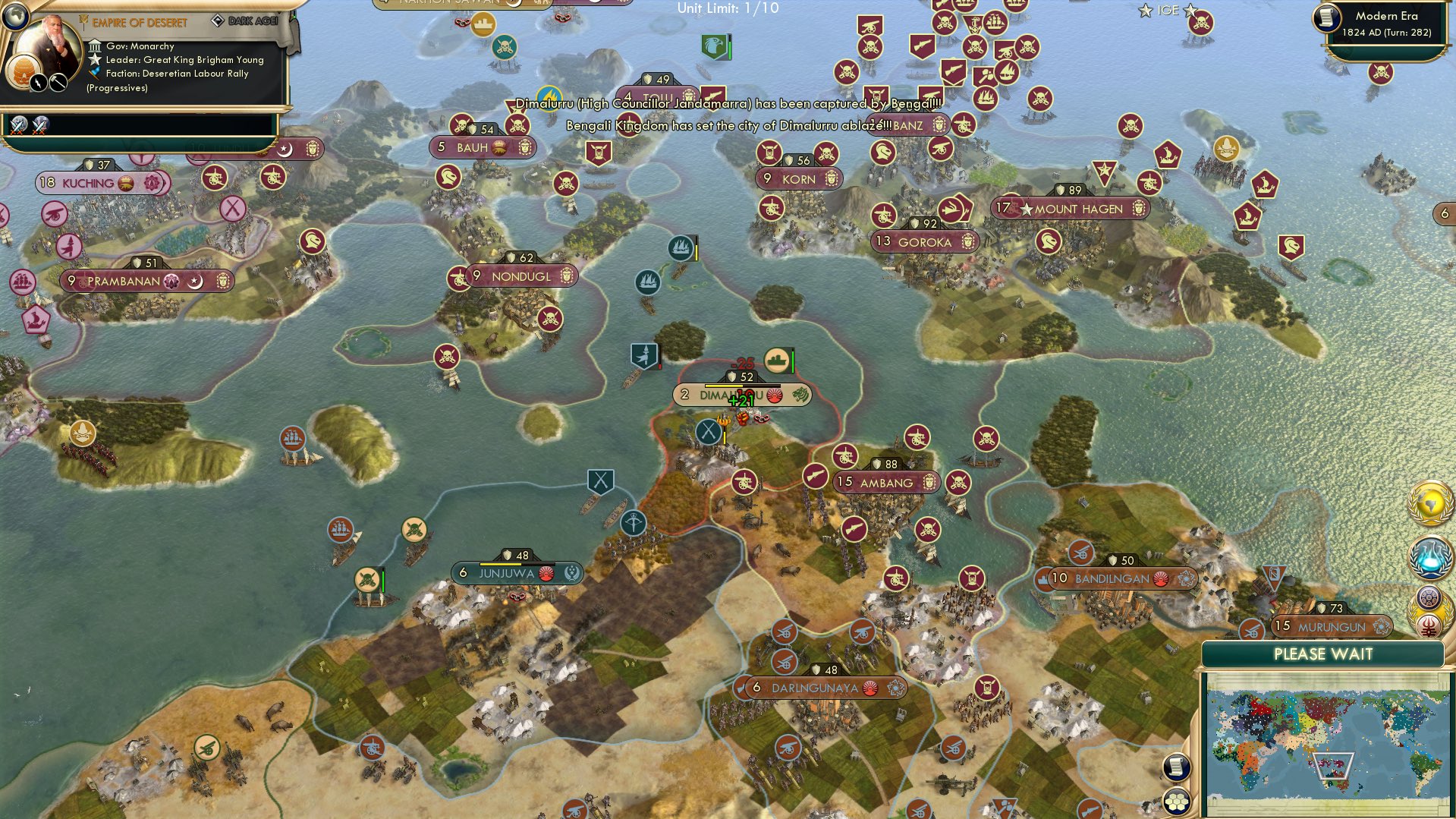Toggle the hex grid overlay icon

(1175, 801)
